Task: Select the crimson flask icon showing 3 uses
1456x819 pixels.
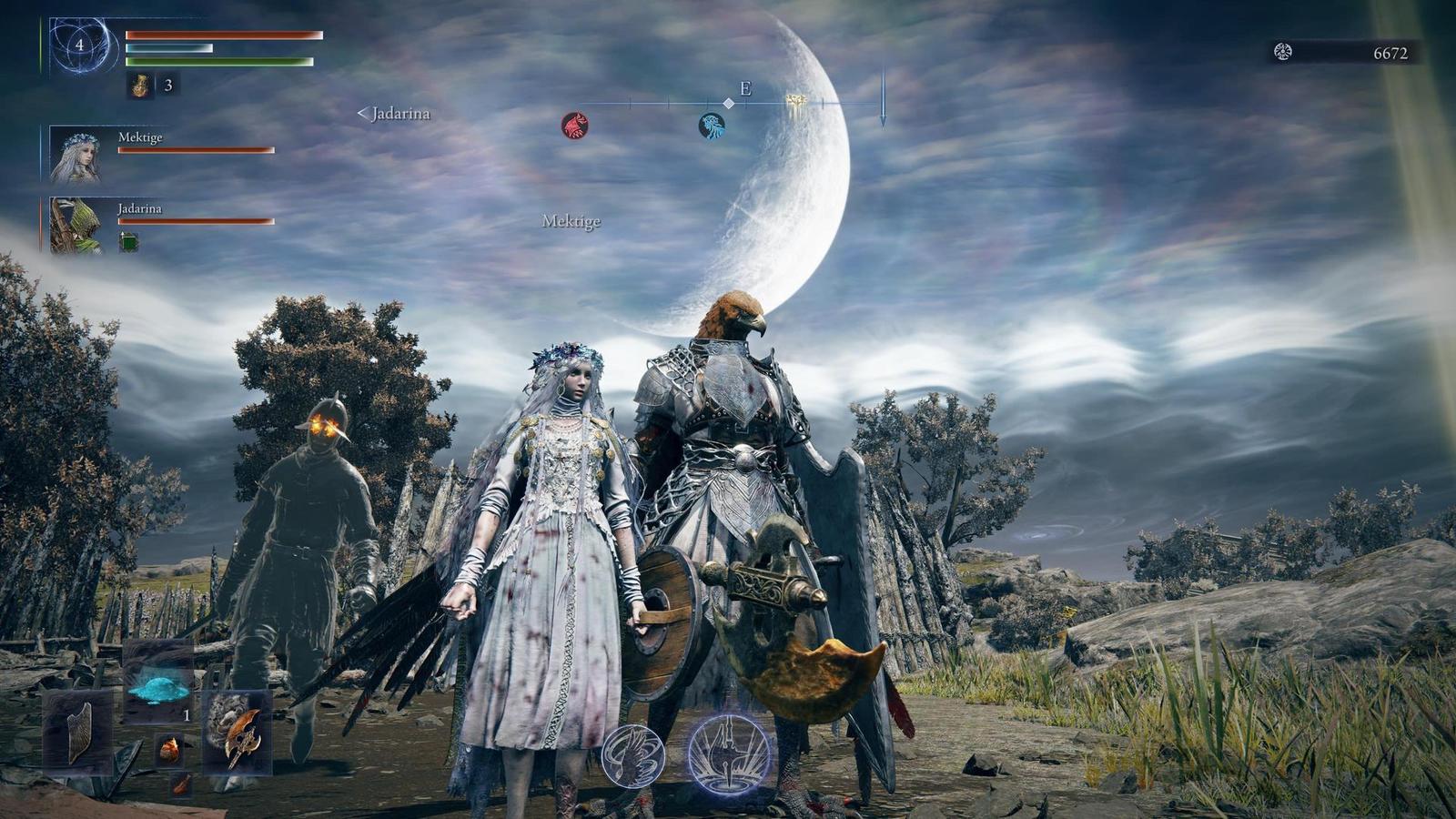Action: [138, 88]
